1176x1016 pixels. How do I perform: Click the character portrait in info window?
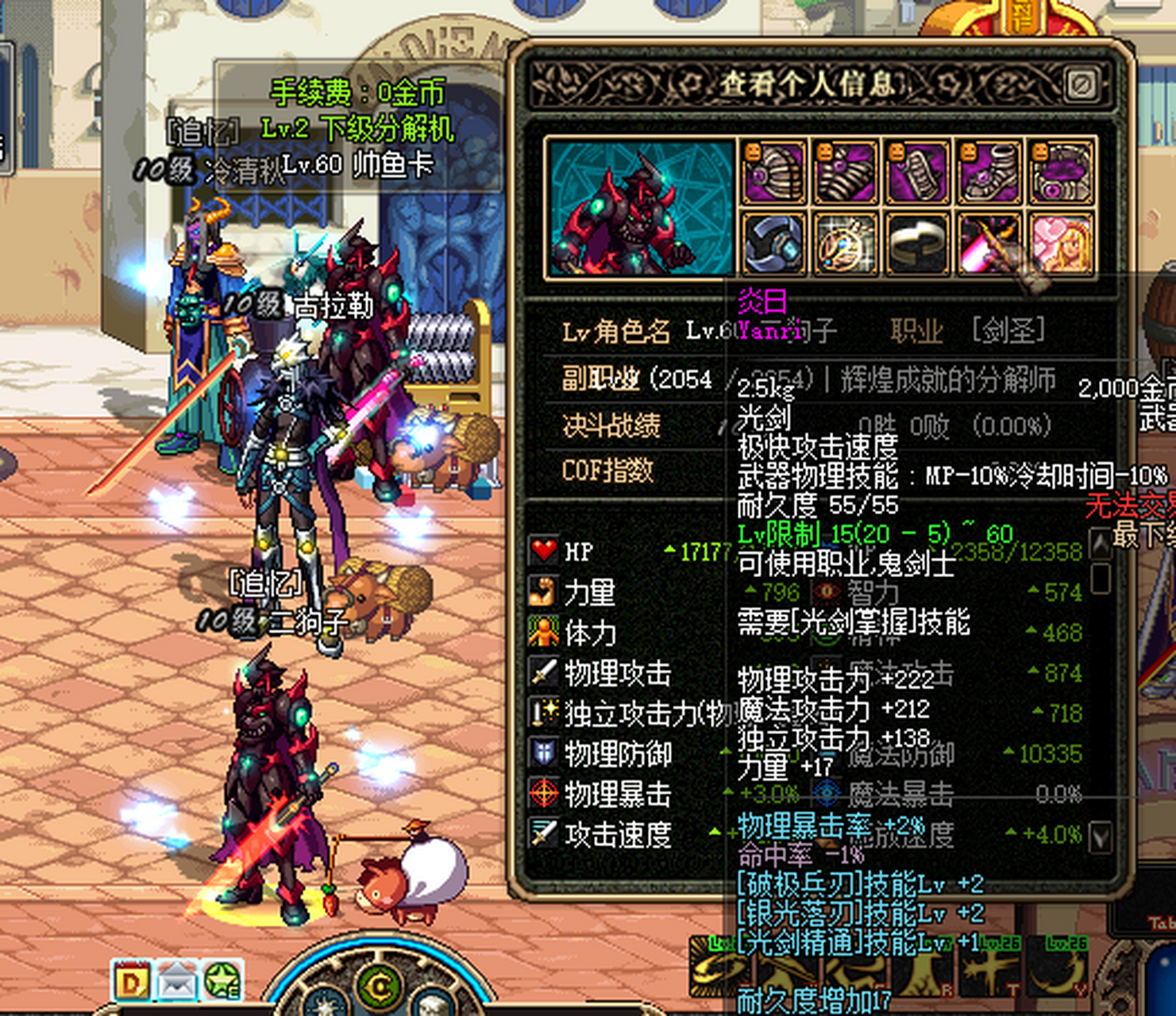[x=635, y=210]
